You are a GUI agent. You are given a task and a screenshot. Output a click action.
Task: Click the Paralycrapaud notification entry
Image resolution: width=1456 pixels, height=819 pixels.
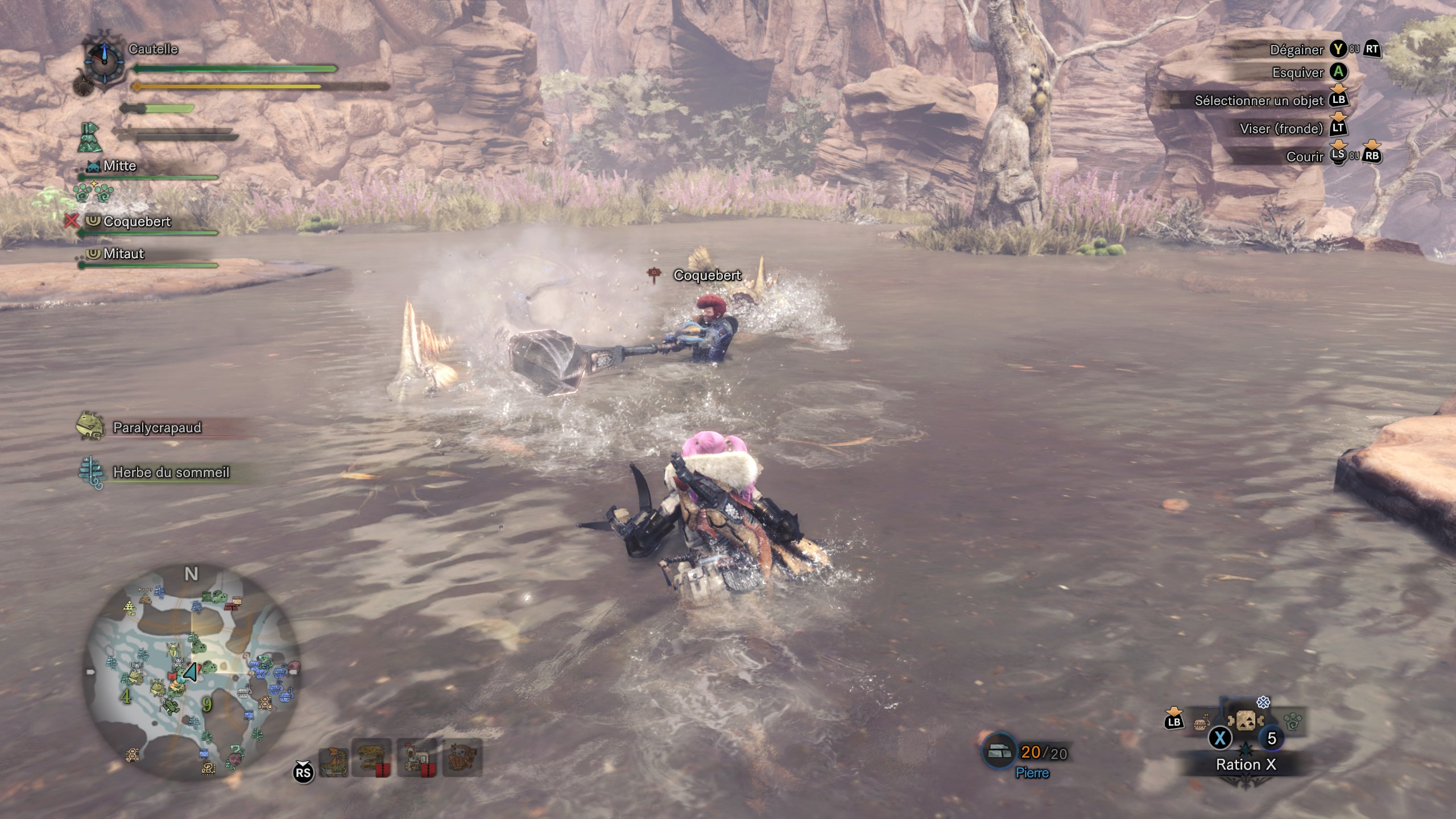[x=156, y=428]
